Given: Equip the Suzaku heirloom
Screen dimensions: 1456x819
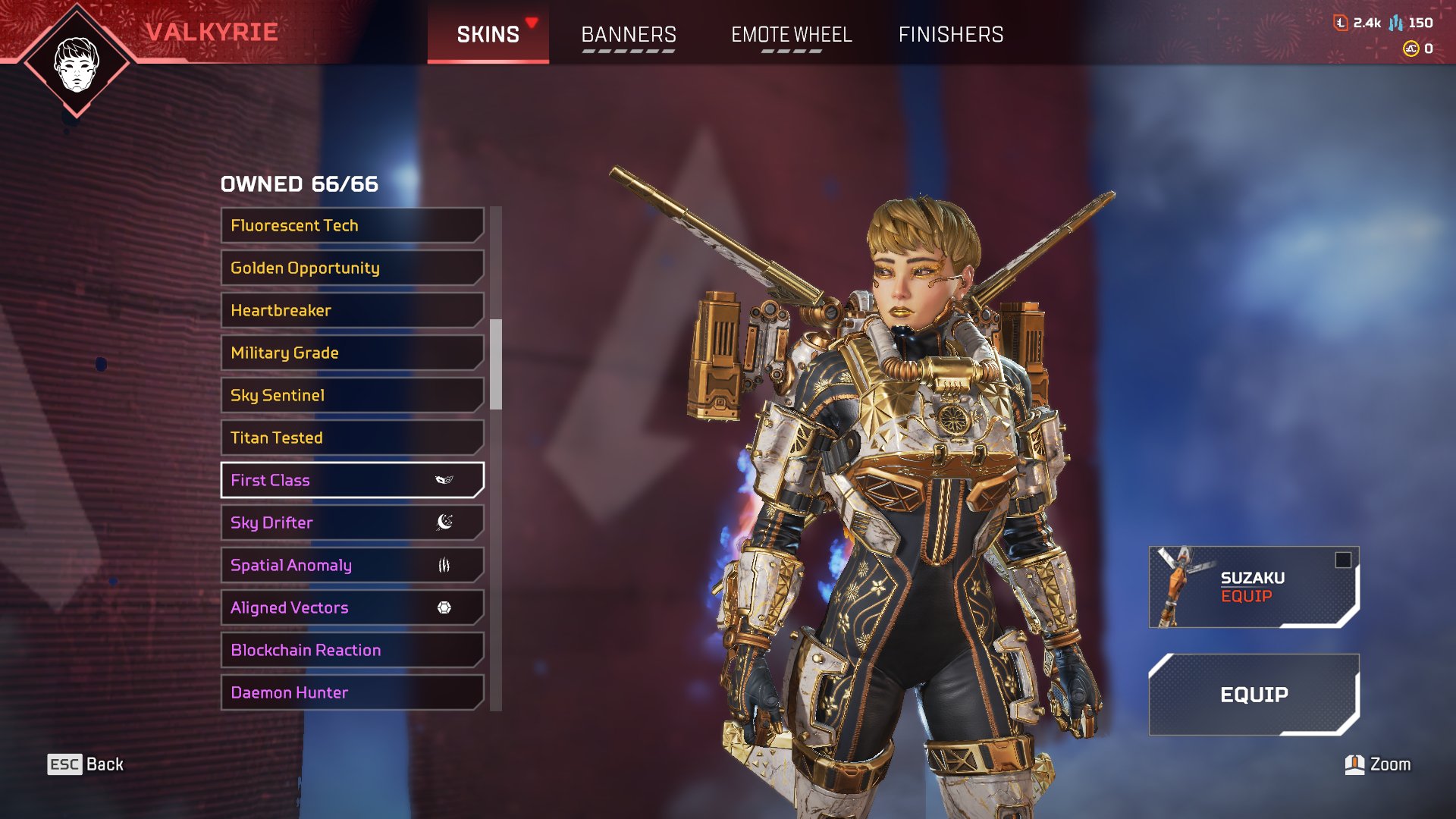Looking at the screenshot, I should pos(1253,587).
